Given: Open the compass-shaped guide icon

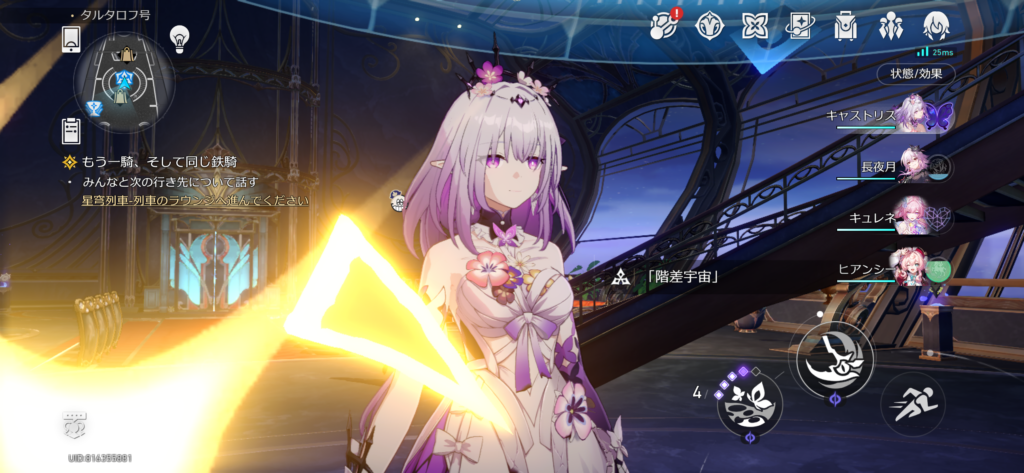Looking at the screenshot, I should (x=709, y=25).
